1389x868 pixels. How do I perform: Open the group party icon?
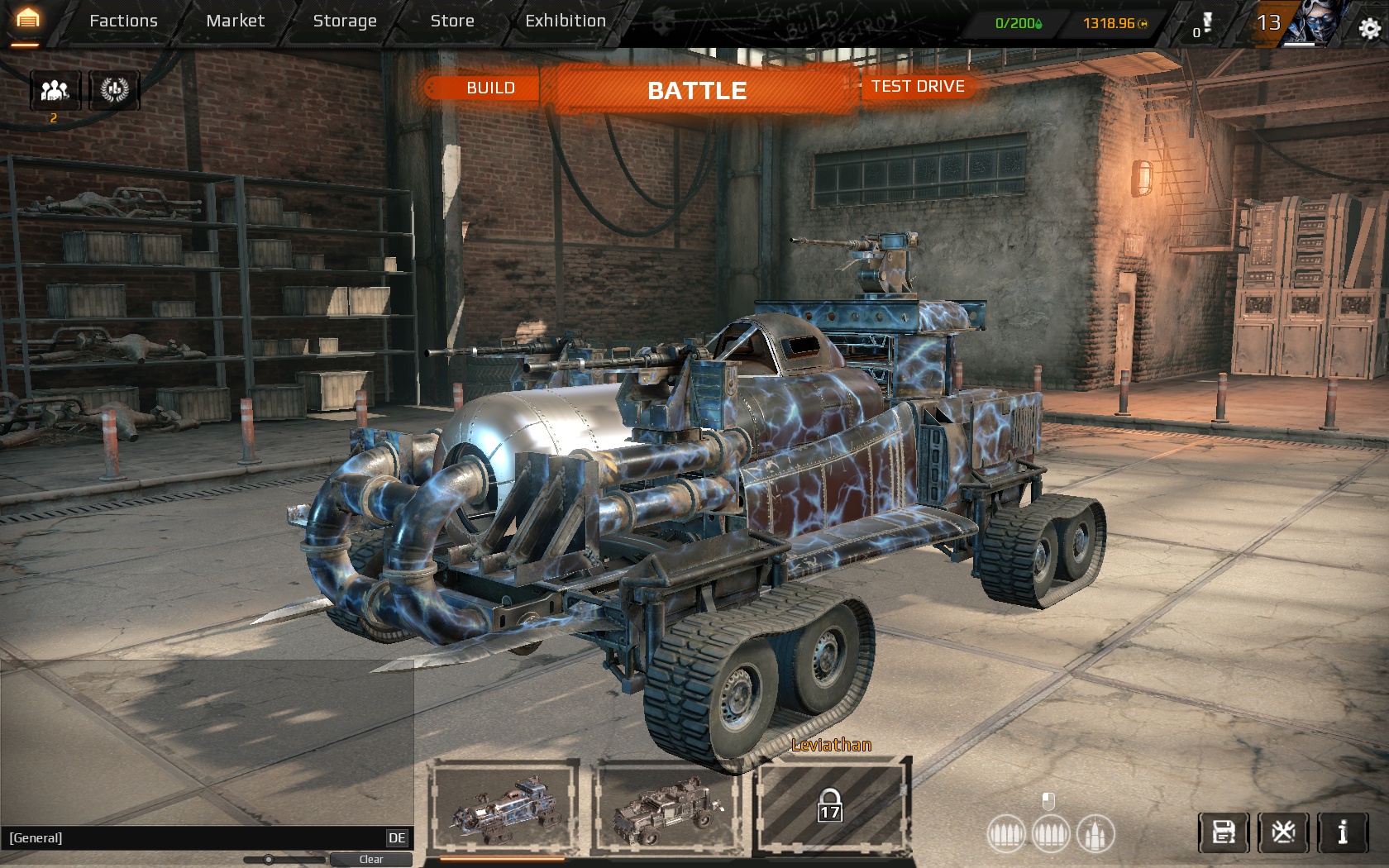click(55, 89)
